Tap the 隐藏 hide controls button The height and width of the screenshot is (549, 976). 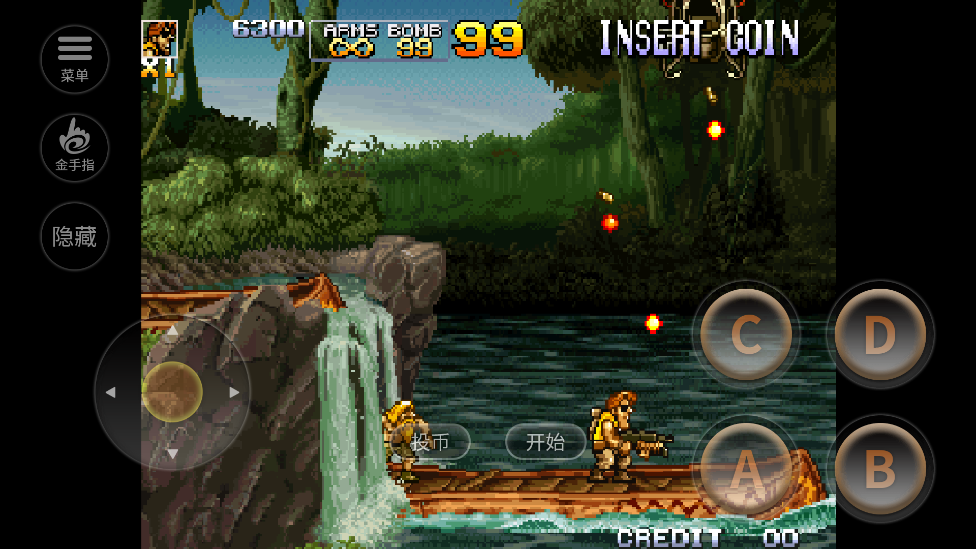pyautogui.click(x=75, y=236)
